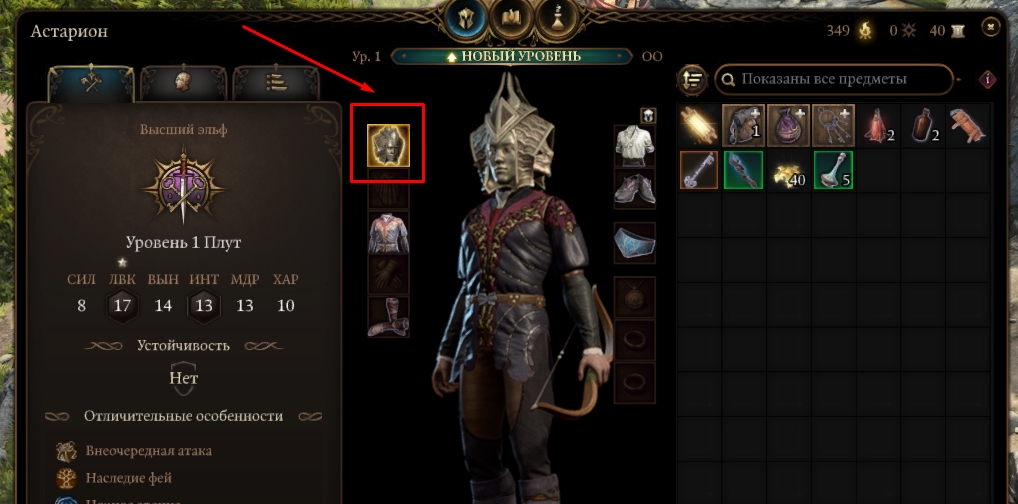Viewport: 1018px width, 504px height.
Task: Select the green-bordered potion stack of 5
Action: pyautogui.click(x=832, y=170)
